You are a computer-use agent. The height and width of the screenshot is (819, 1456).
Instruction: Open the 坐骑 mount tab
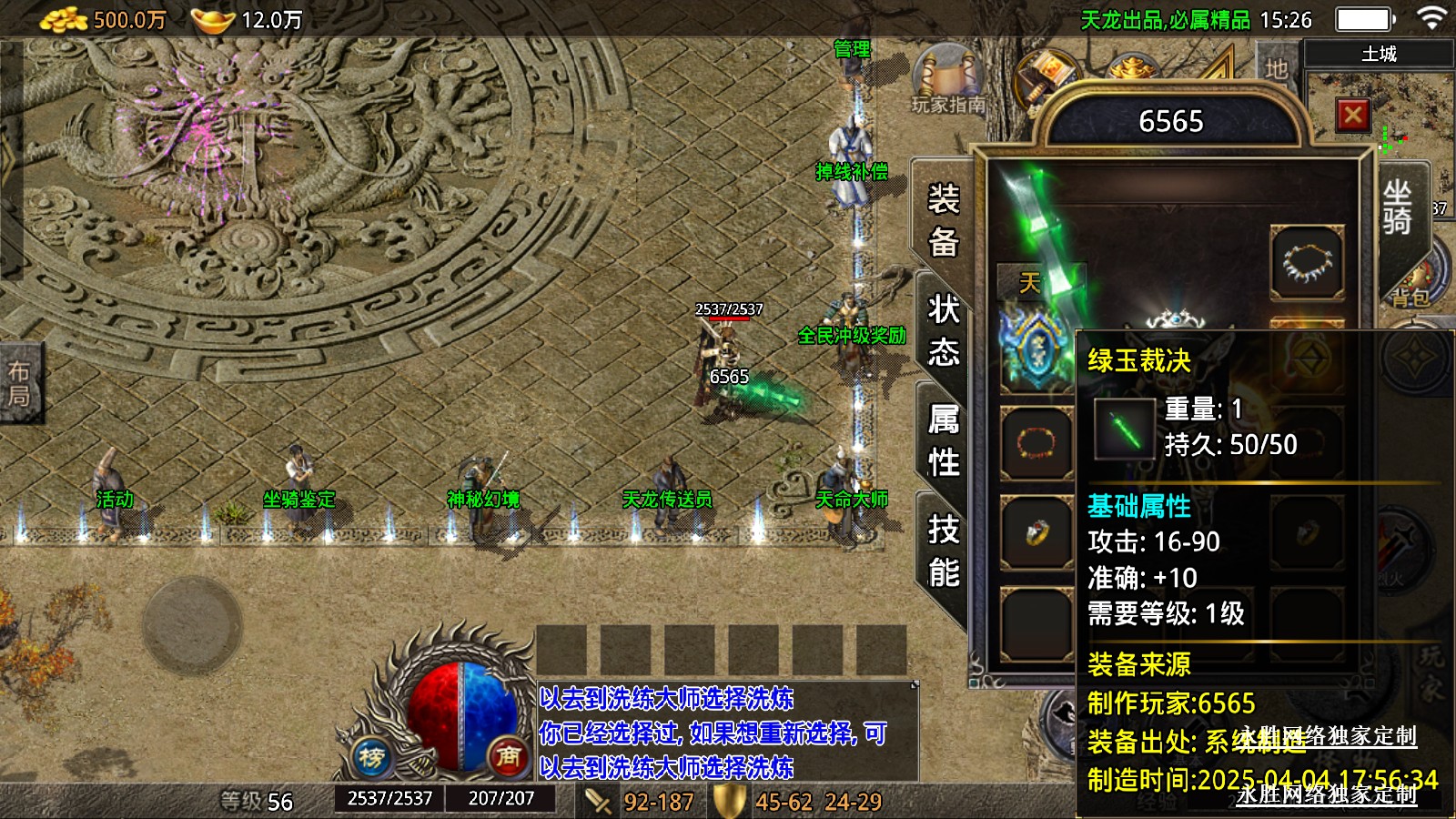(1397, 207)
